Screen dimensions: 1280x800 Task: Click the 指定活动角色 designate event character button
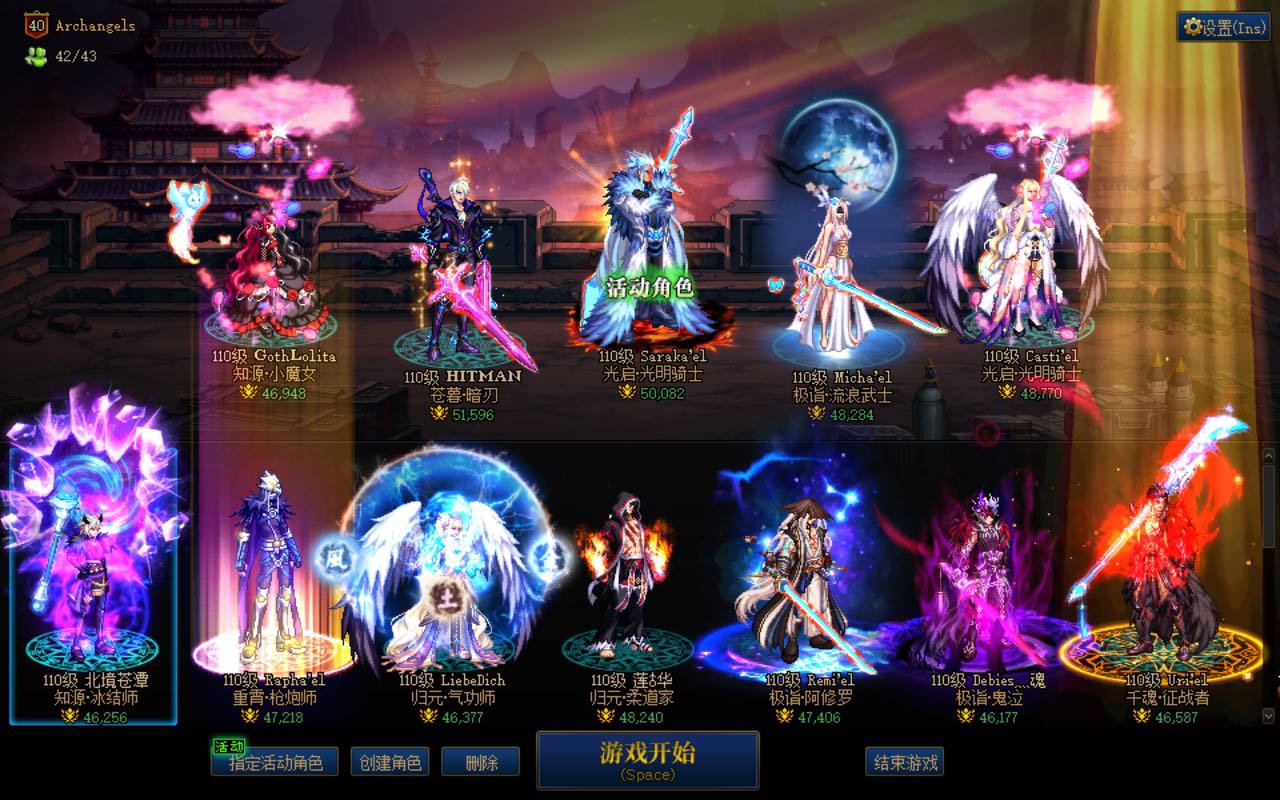tap(273, 761)
